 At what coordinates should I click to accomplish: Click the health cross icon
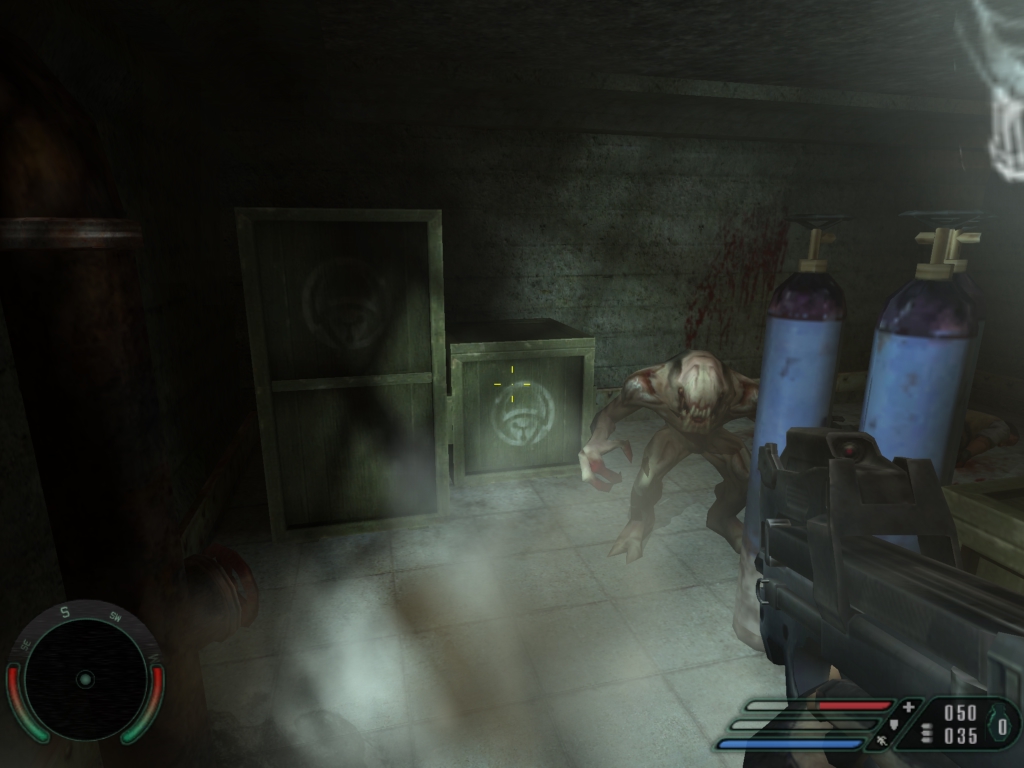click(x=908, y=707)
